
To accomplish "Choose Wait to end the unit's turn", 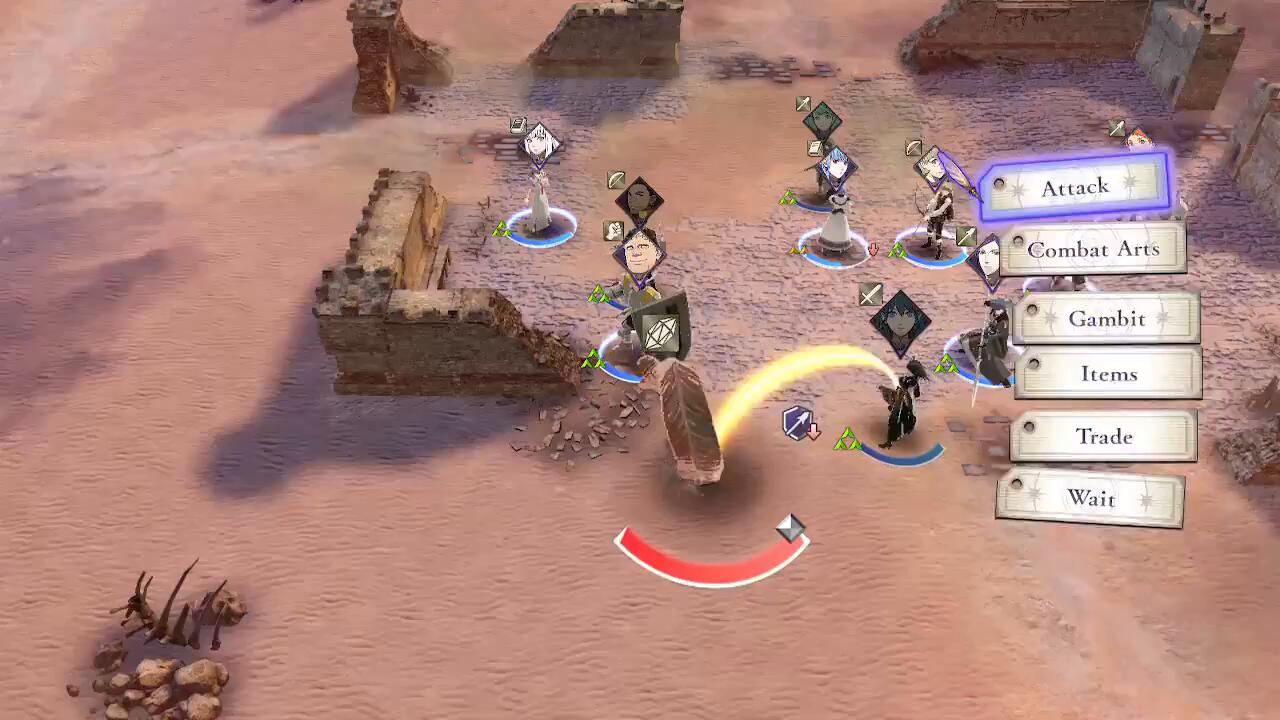I will click(1090, 498).
